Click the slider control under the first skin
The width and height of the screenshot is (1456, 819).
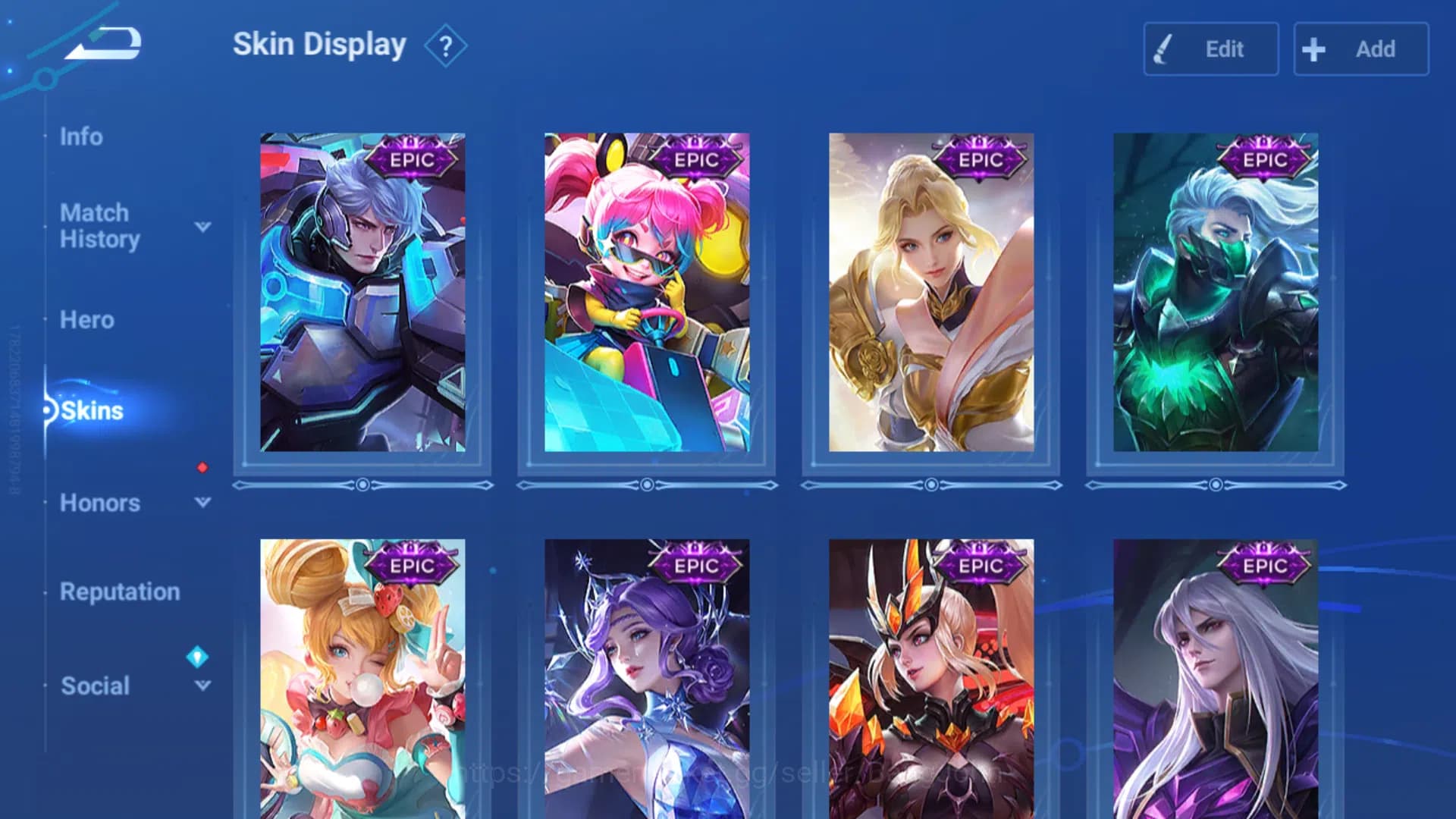363,483
